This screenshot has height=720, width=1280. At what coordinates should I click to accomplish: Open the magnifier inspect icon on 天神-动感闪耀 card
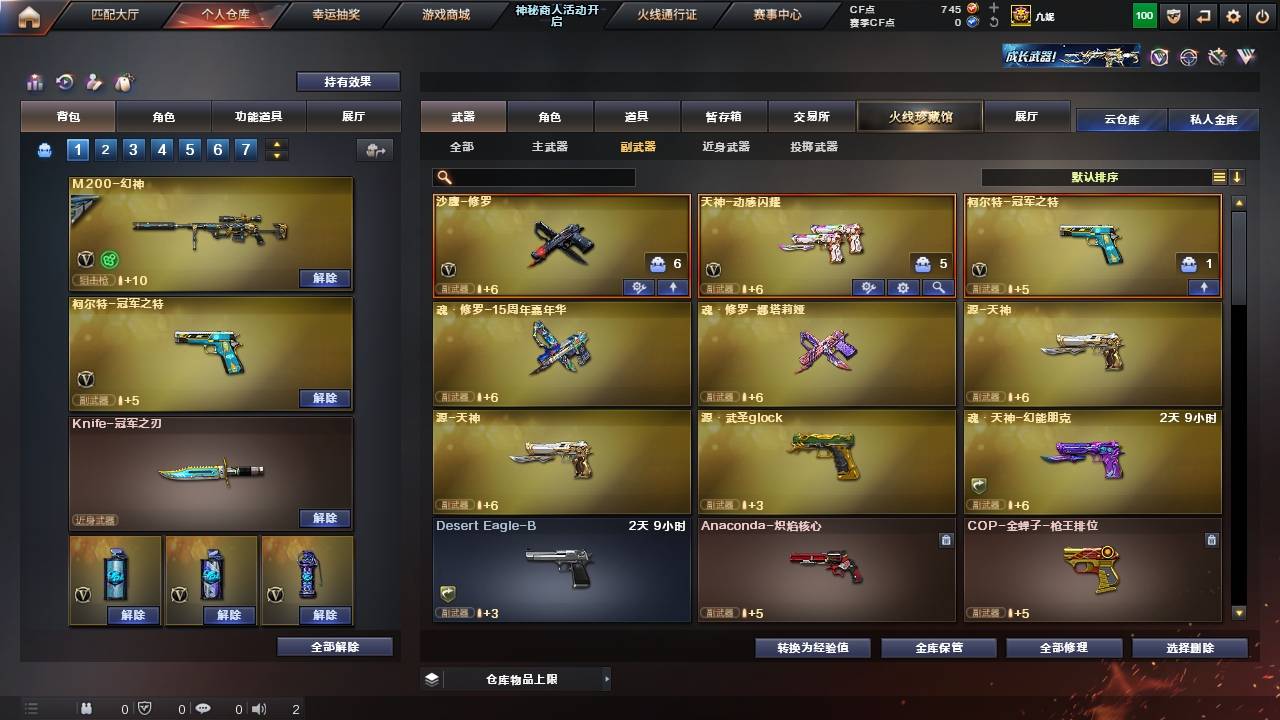pos(936,288)
